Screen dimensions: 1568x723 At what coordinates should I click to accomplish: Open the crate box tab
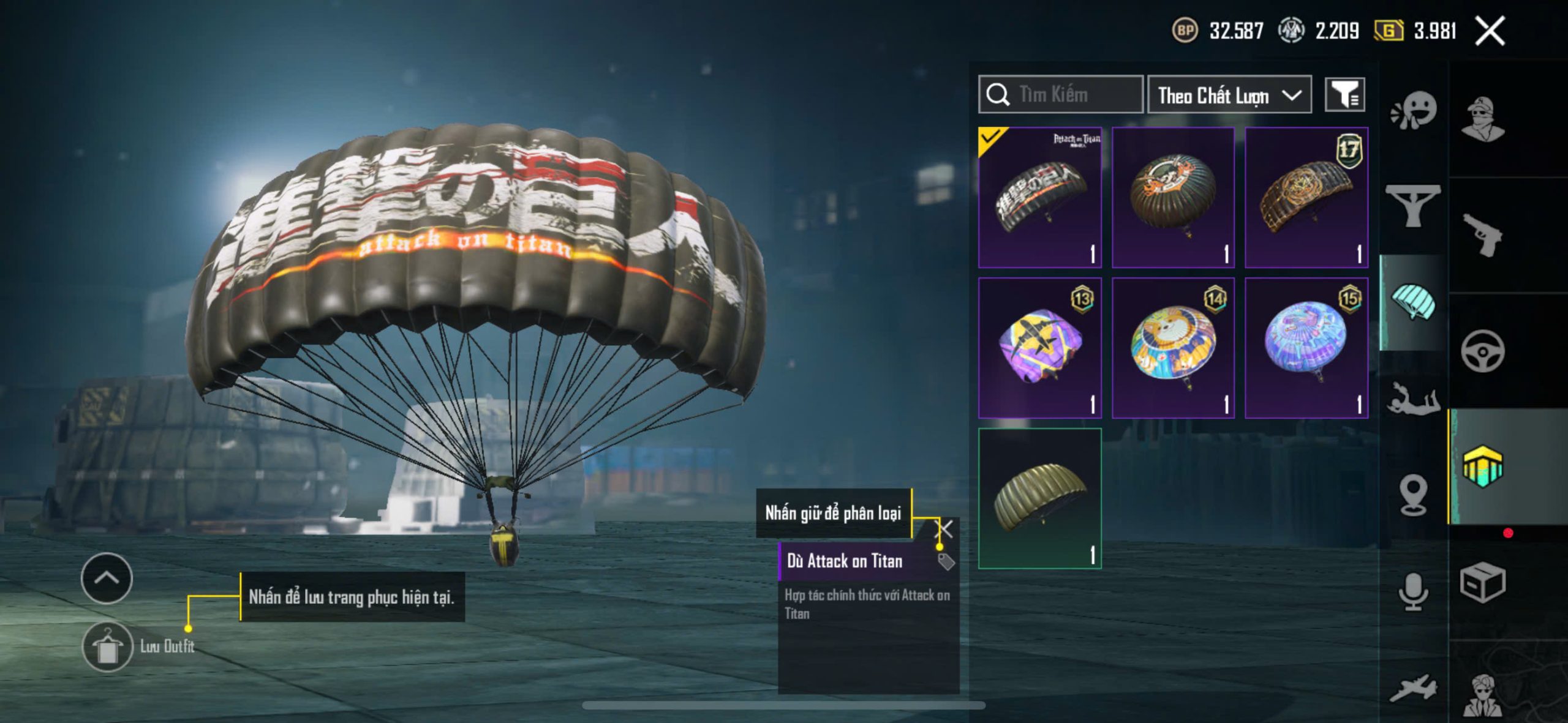[x=1482, y=582]
